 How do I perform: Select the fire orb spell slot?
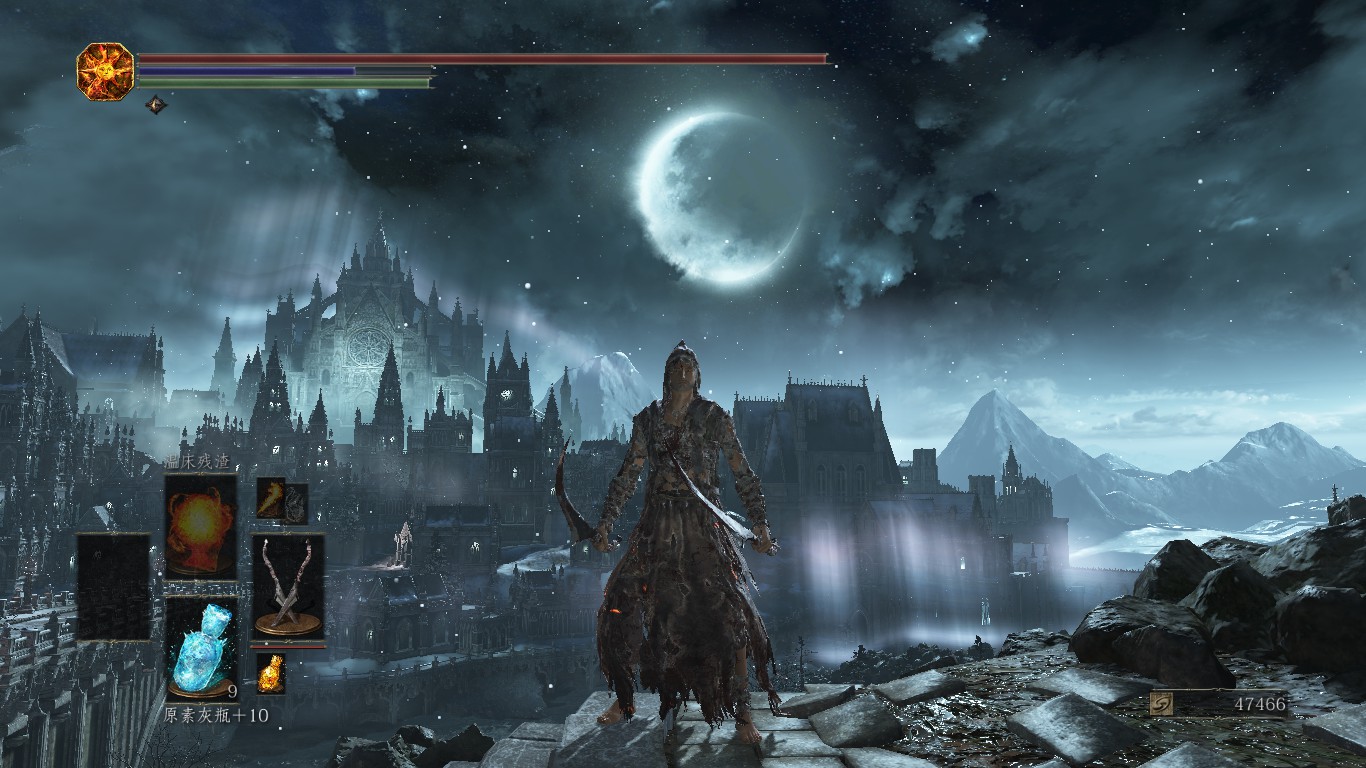201,526
